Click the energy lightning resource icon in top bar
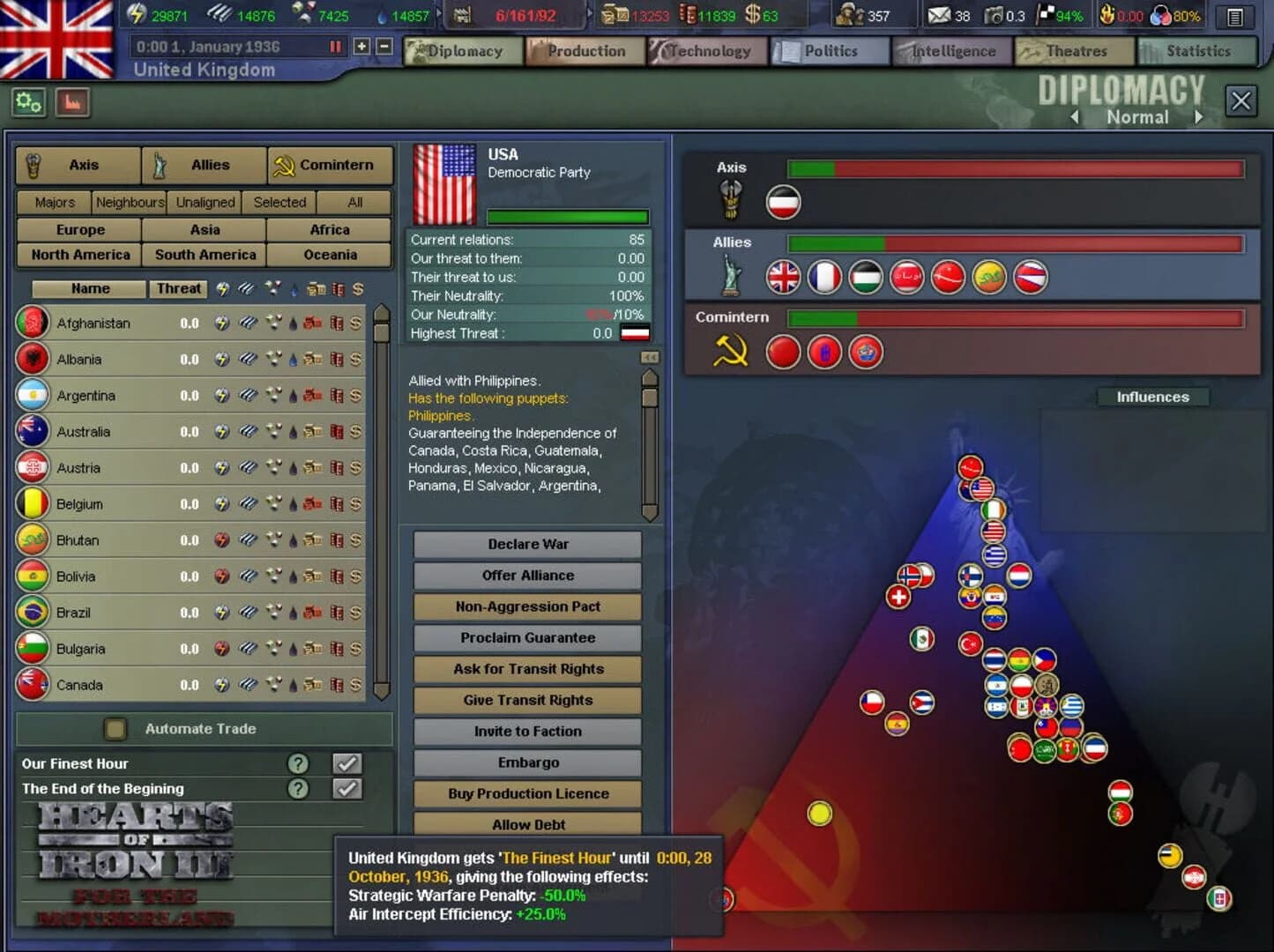 coord(135,14)
